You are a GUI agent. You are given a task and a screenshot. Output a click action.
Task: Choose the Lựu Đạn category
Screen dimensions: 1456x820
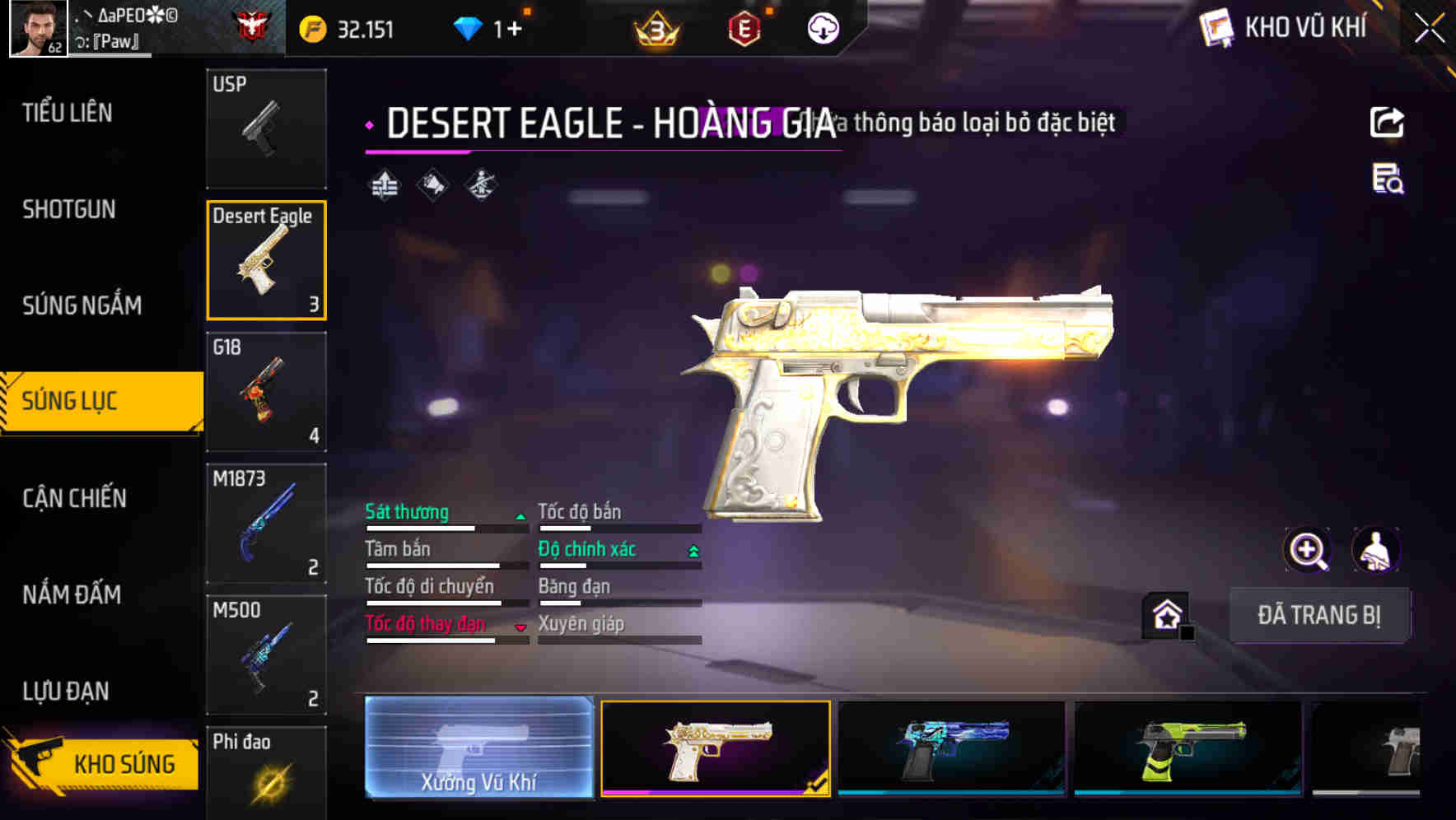pyautogui.click(x=66, y=691)
